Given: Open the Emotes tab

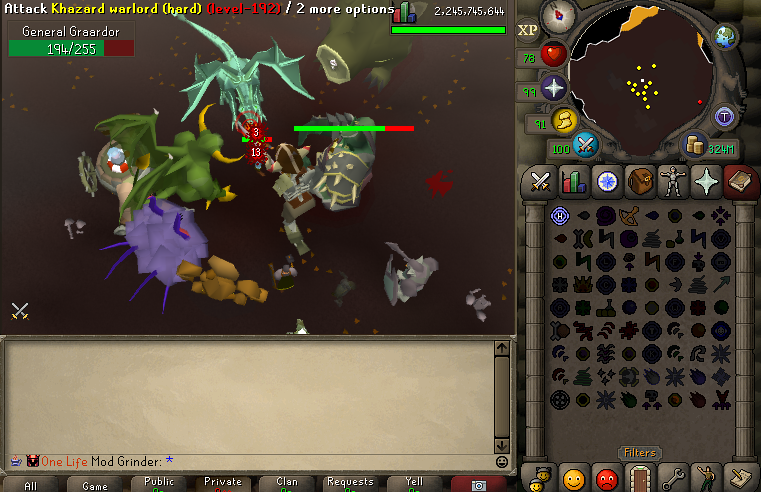Looking at the screenshot, I should [706, 477].
